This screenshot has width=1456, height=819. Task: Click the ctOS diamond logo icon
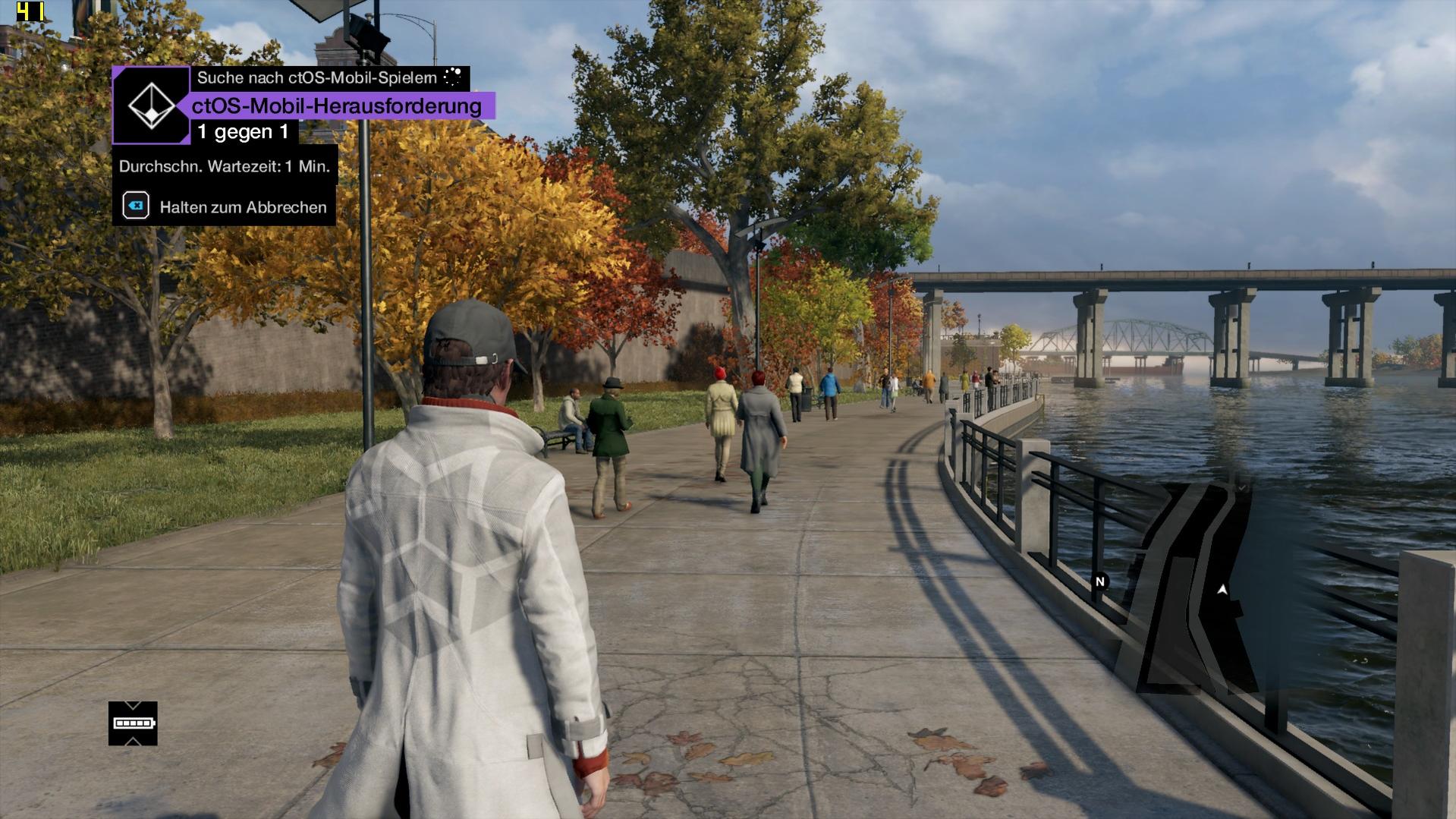tap(151, 106)
